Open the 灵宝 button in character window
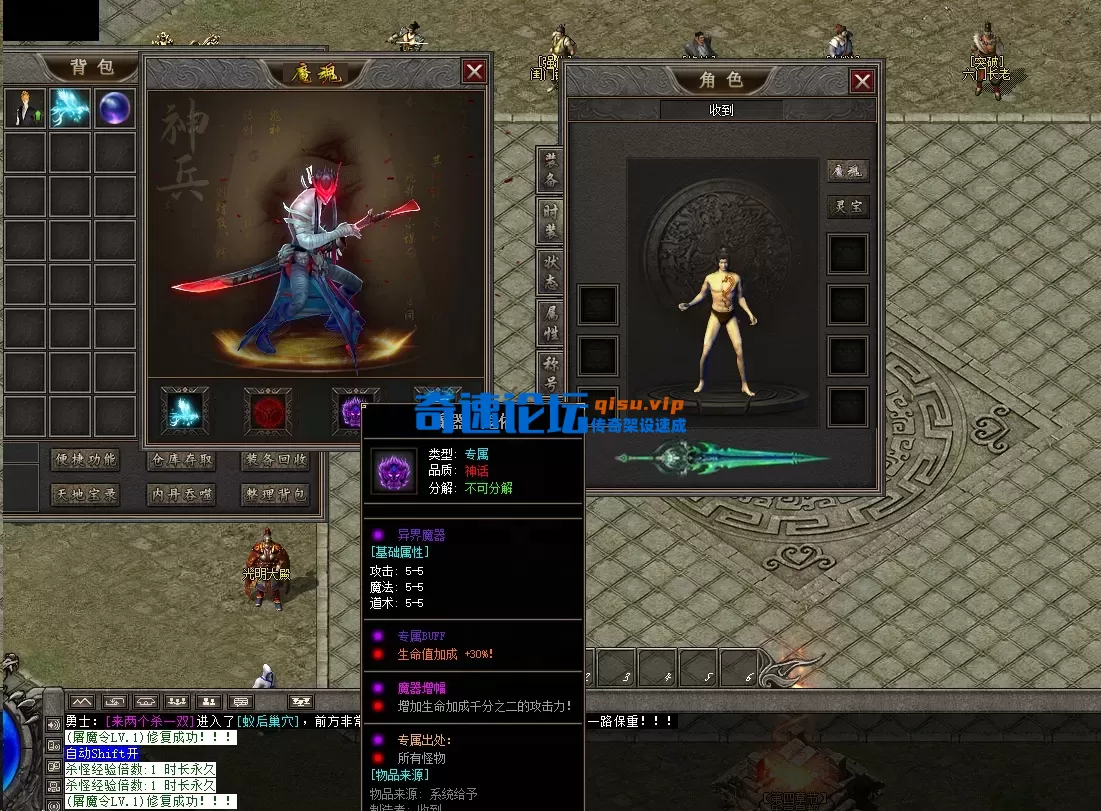1101x811 pixels. [847, 207]
